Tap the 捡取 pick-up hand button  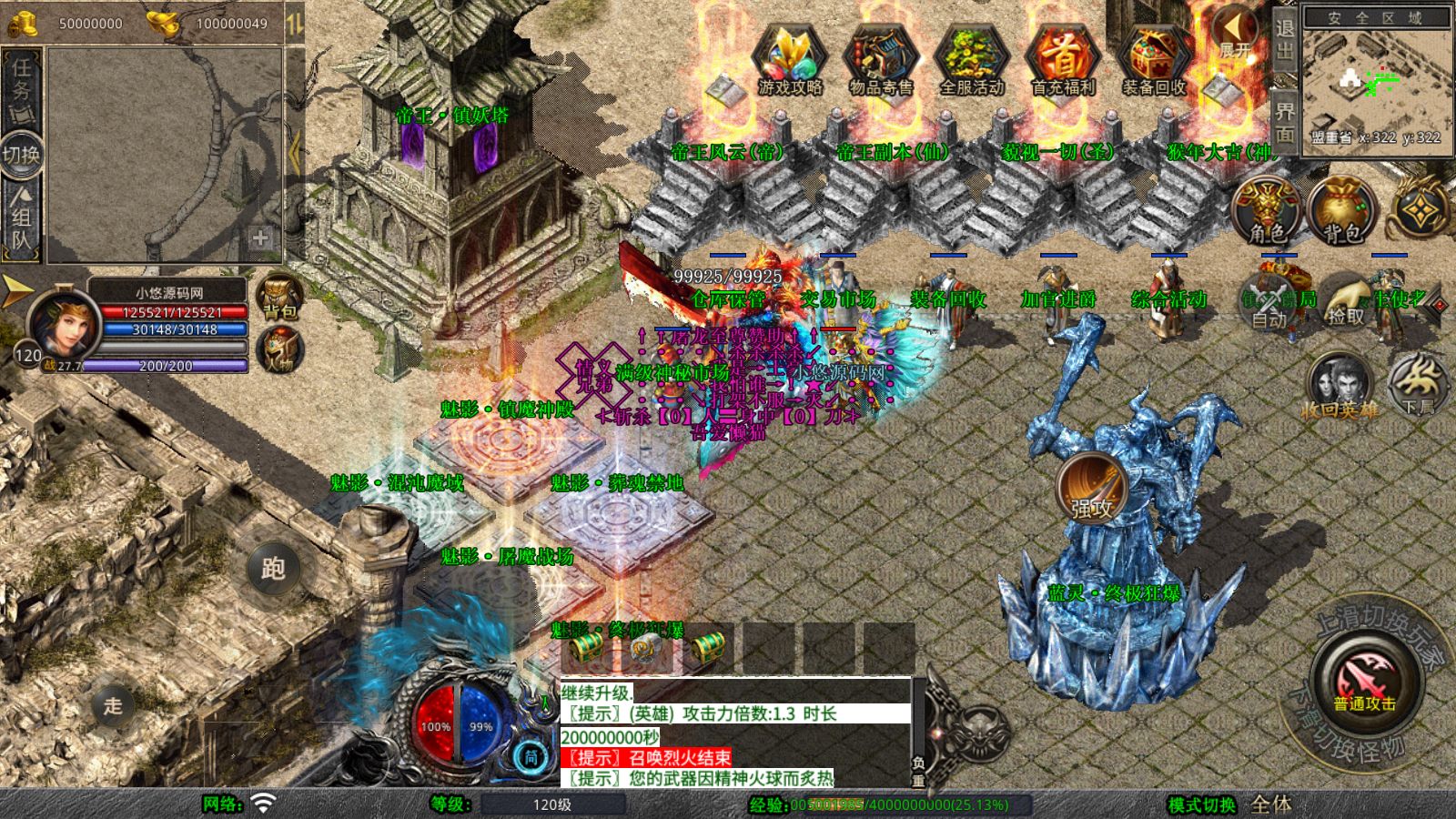coord(1346,304)
